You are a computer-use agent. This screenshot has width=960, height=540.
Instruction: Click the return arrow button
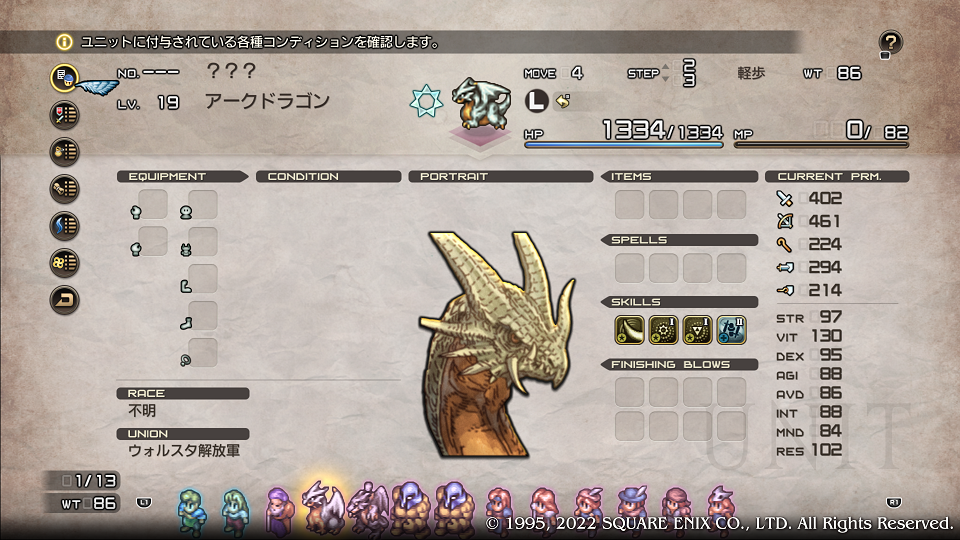pos(65,299)
